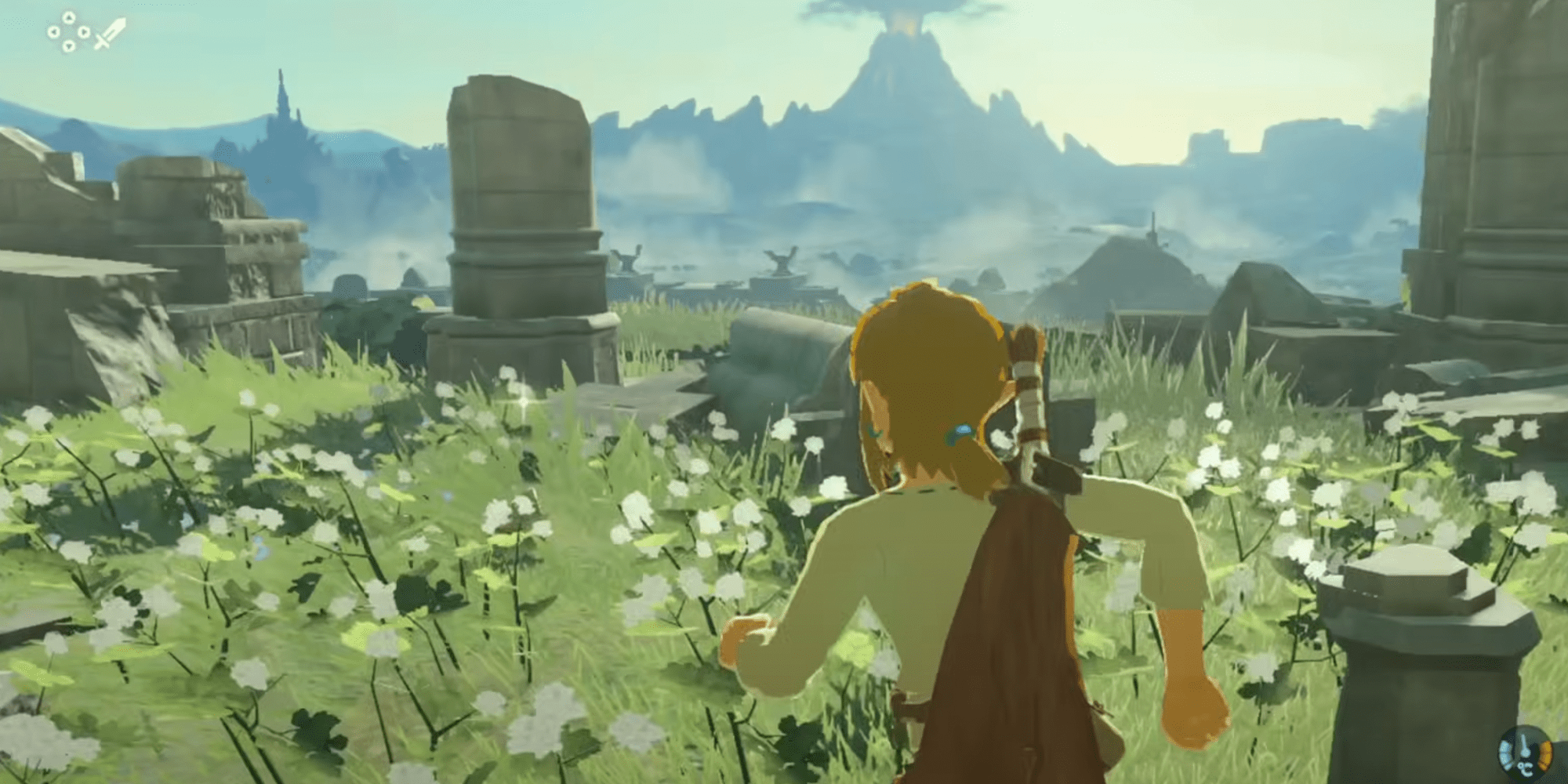The image size is (1568, 784).
Task: Toggle the D-pad cluster display
Action: tap(68, 33)
